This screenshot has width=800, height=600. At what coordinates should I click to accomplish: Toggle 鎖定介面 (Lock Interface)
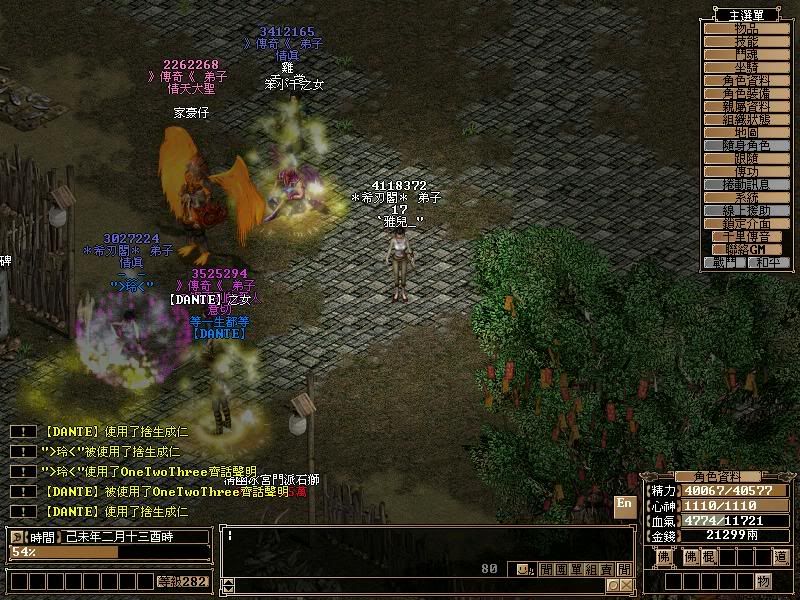point(746,223)
